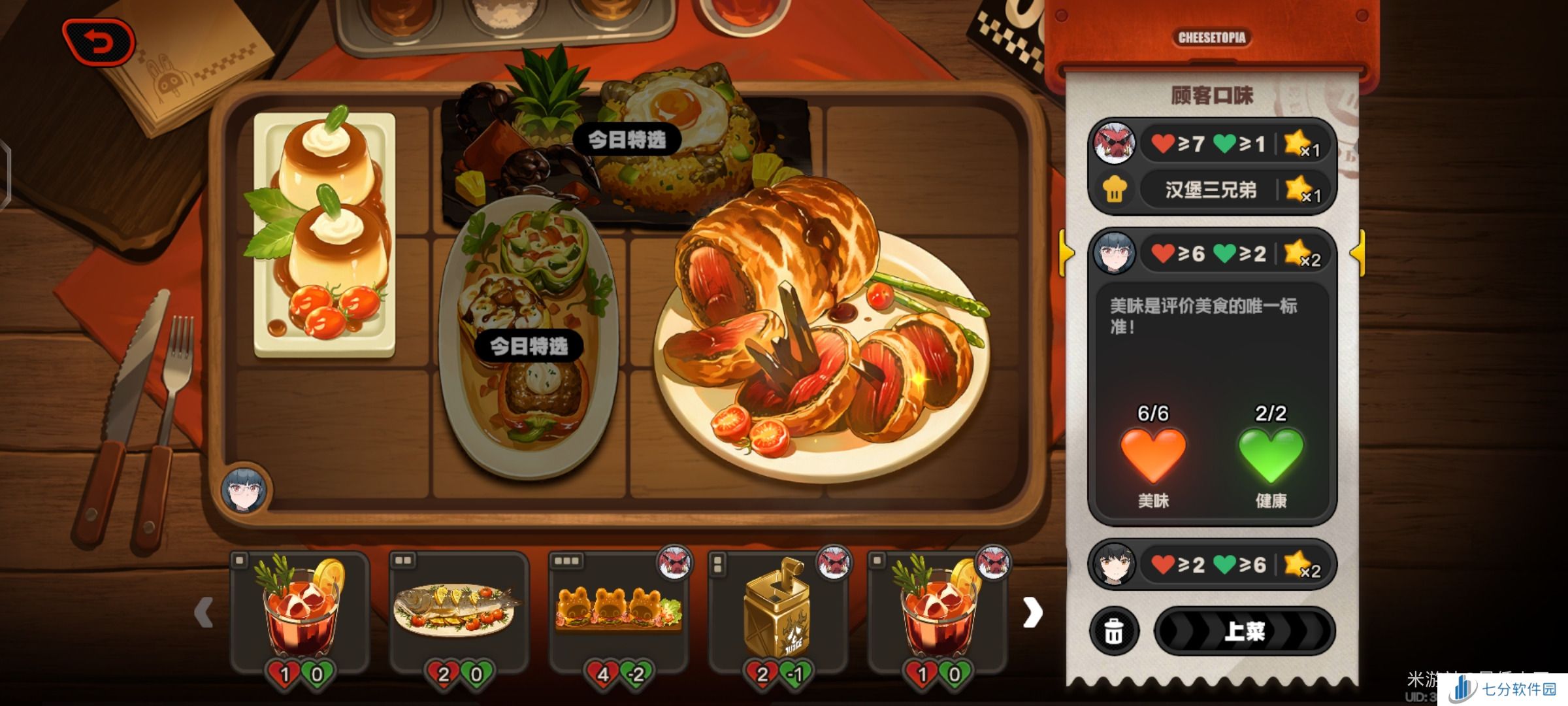
Task: Clear the tray using the trash can button
Action: tap(1114, 631)
